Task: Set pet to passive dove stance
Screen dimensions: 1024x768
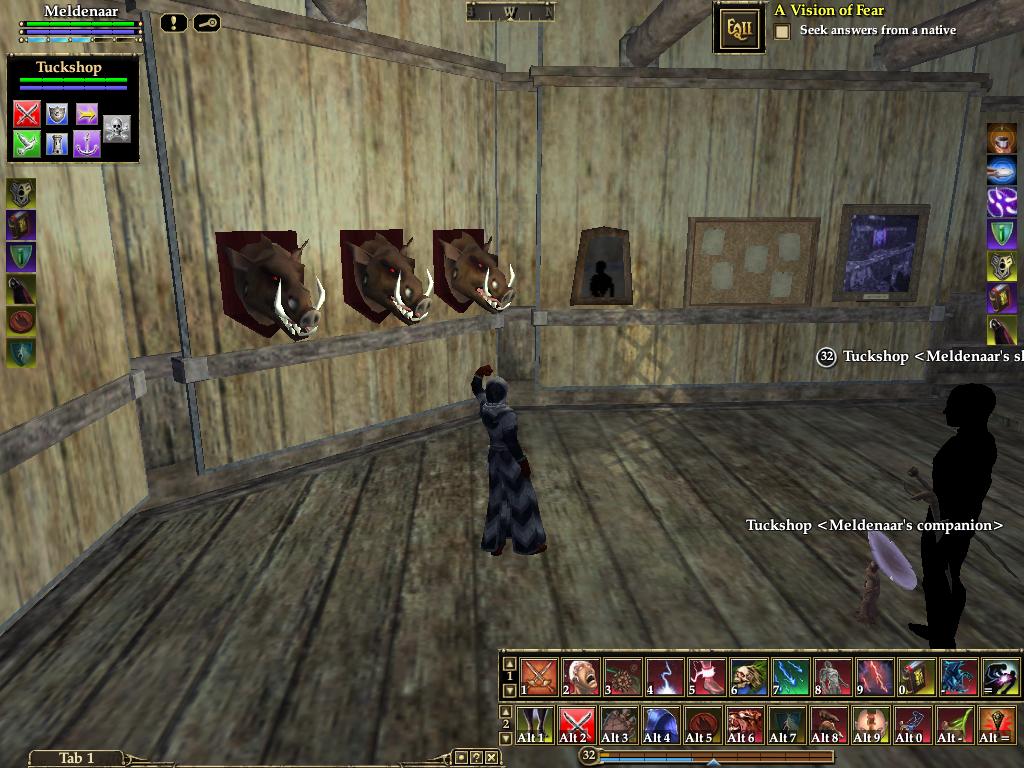Action: click(27, 144)
